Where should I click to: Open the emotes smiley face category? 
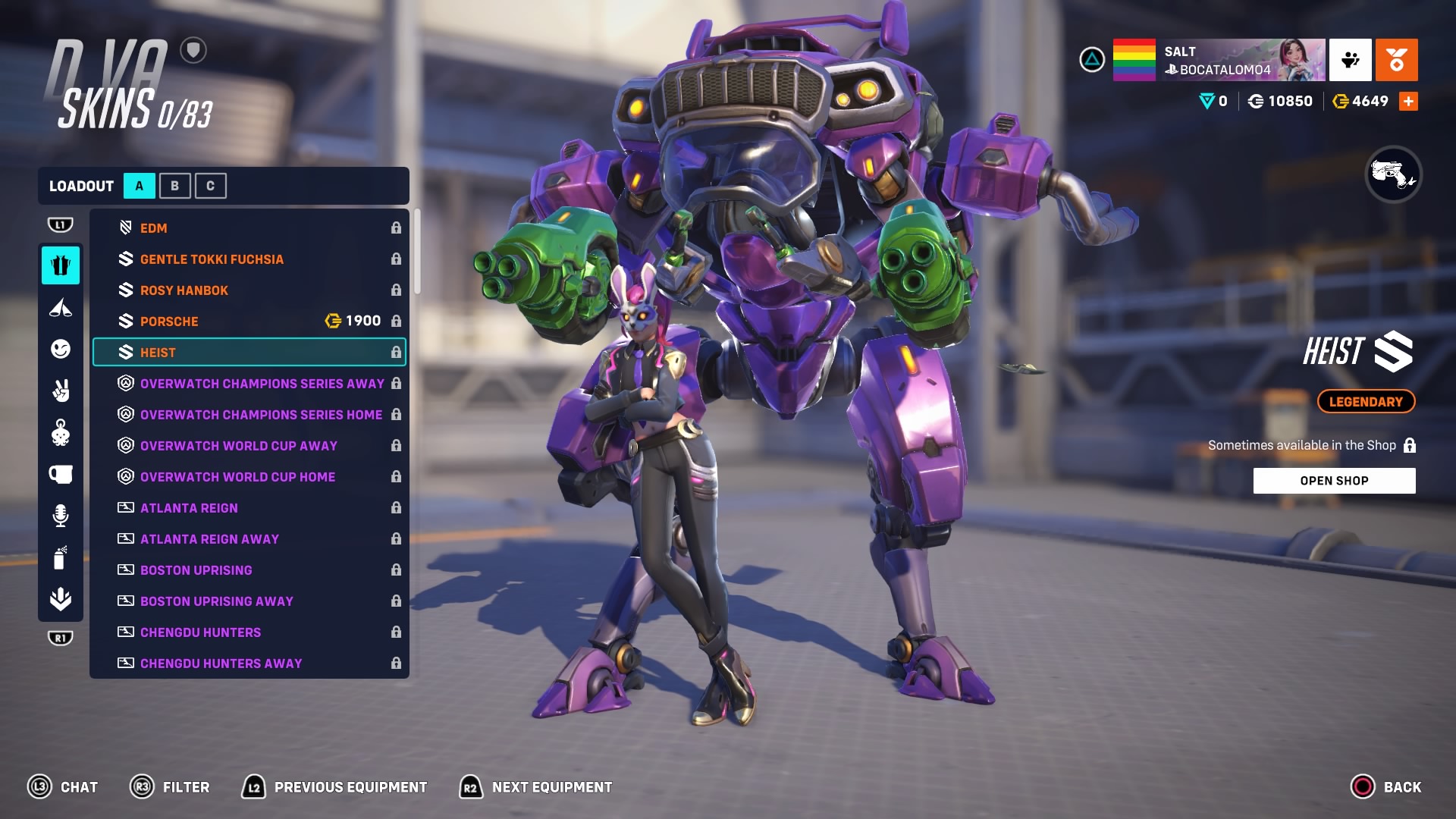(61, 349)
